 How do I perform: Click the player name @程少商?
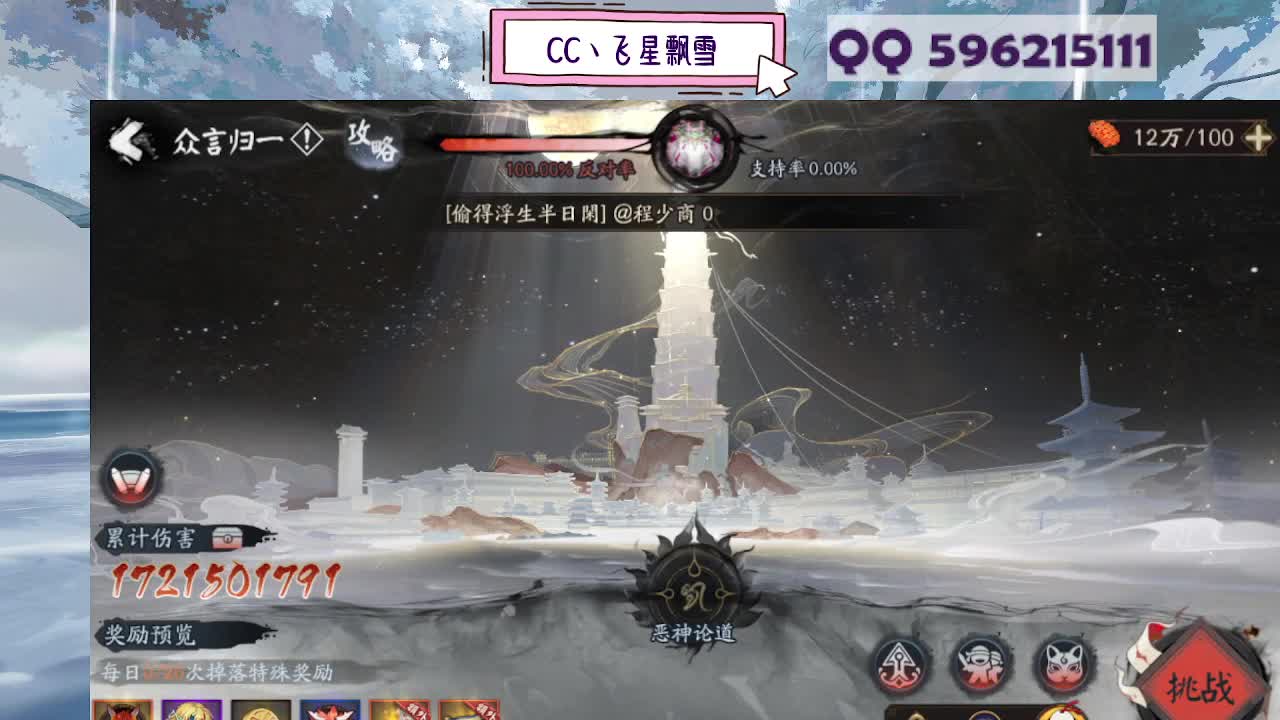[668, 212]
